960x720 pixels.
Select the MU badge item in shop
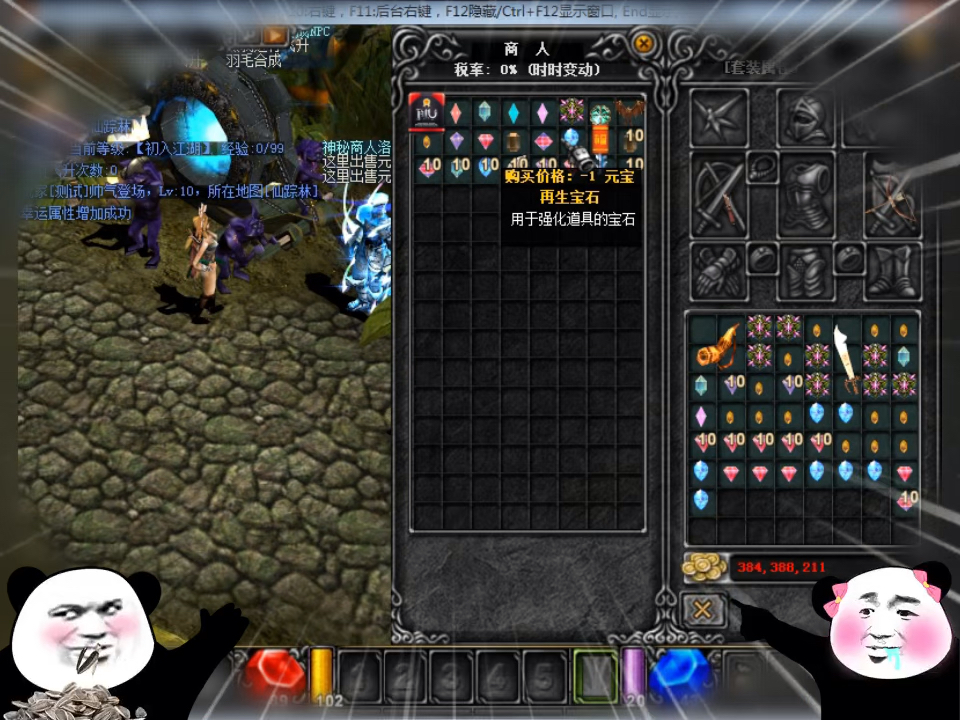428,111
